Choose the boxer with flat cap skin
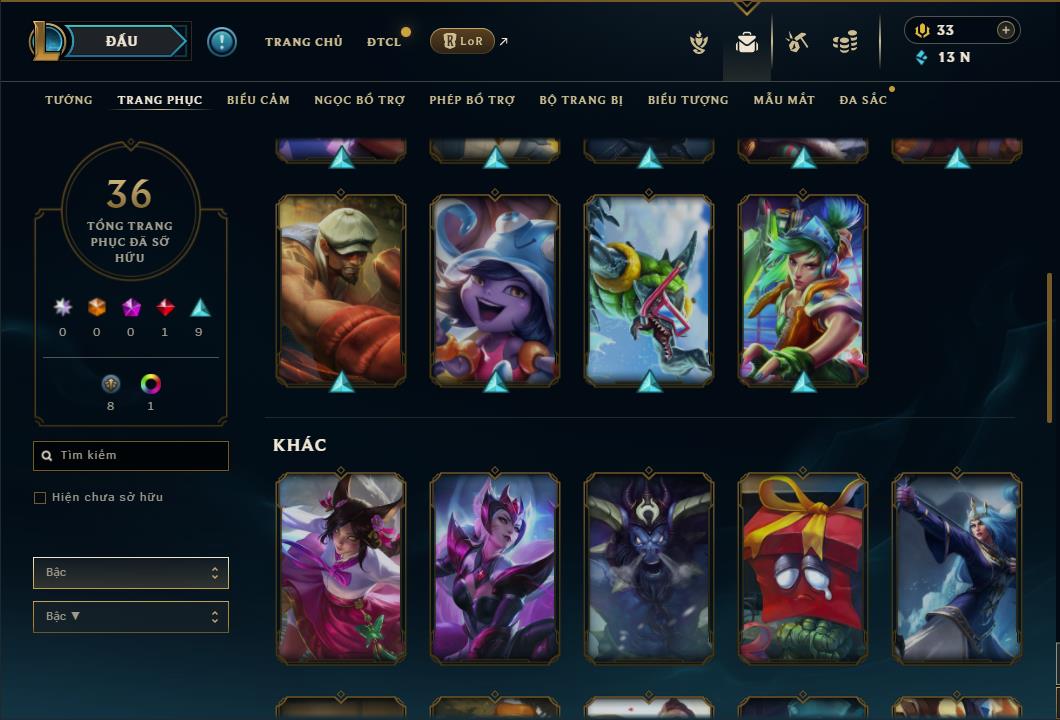The height and width of the screenshot is (720, 1060). coord(341,290)
